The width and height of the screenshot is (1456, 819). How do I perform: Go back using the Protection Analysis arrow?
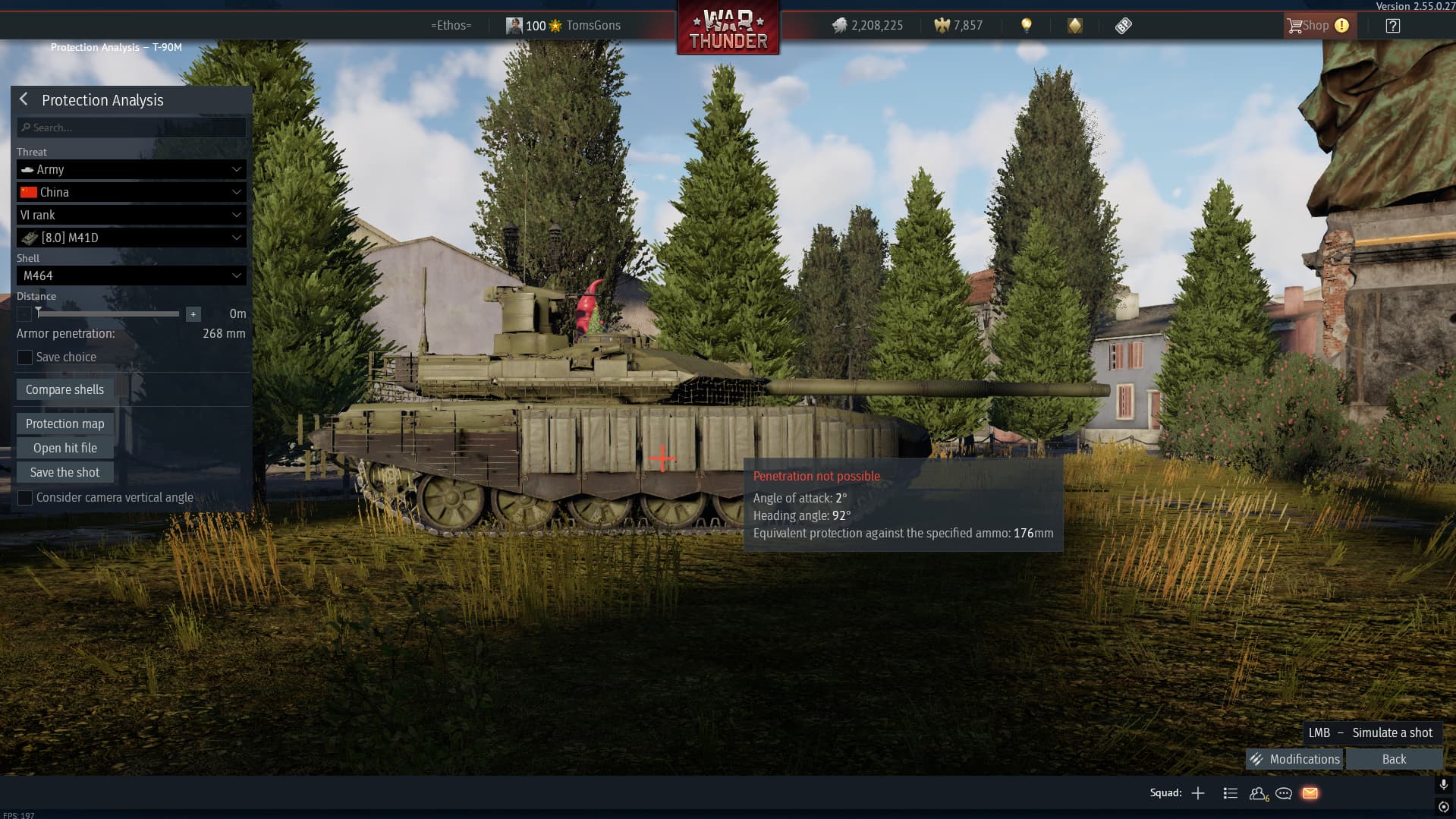pyautogui.click(x=24, y=99)
